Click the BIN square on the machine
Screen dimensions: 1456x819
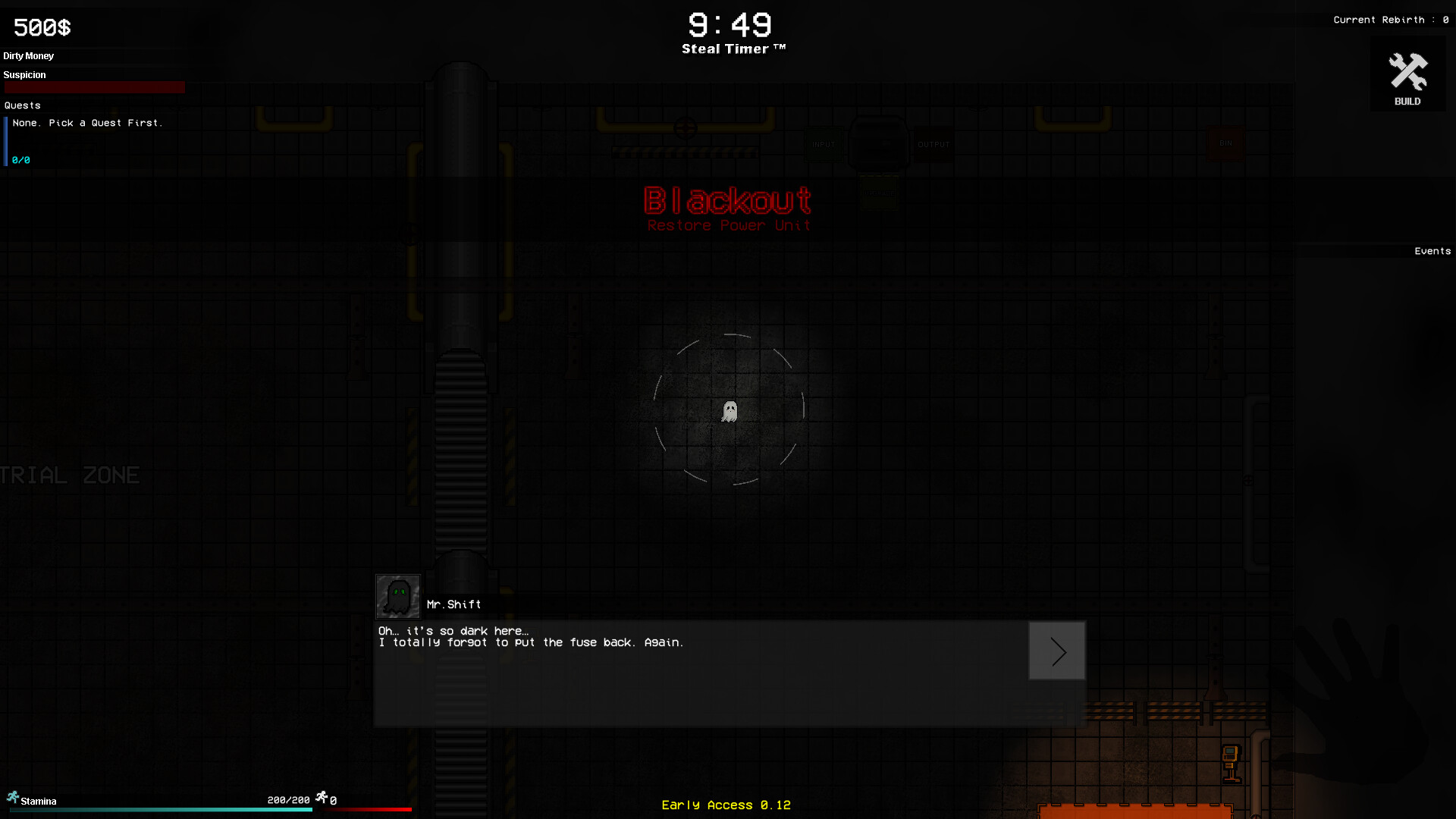tap(1225, 143)
